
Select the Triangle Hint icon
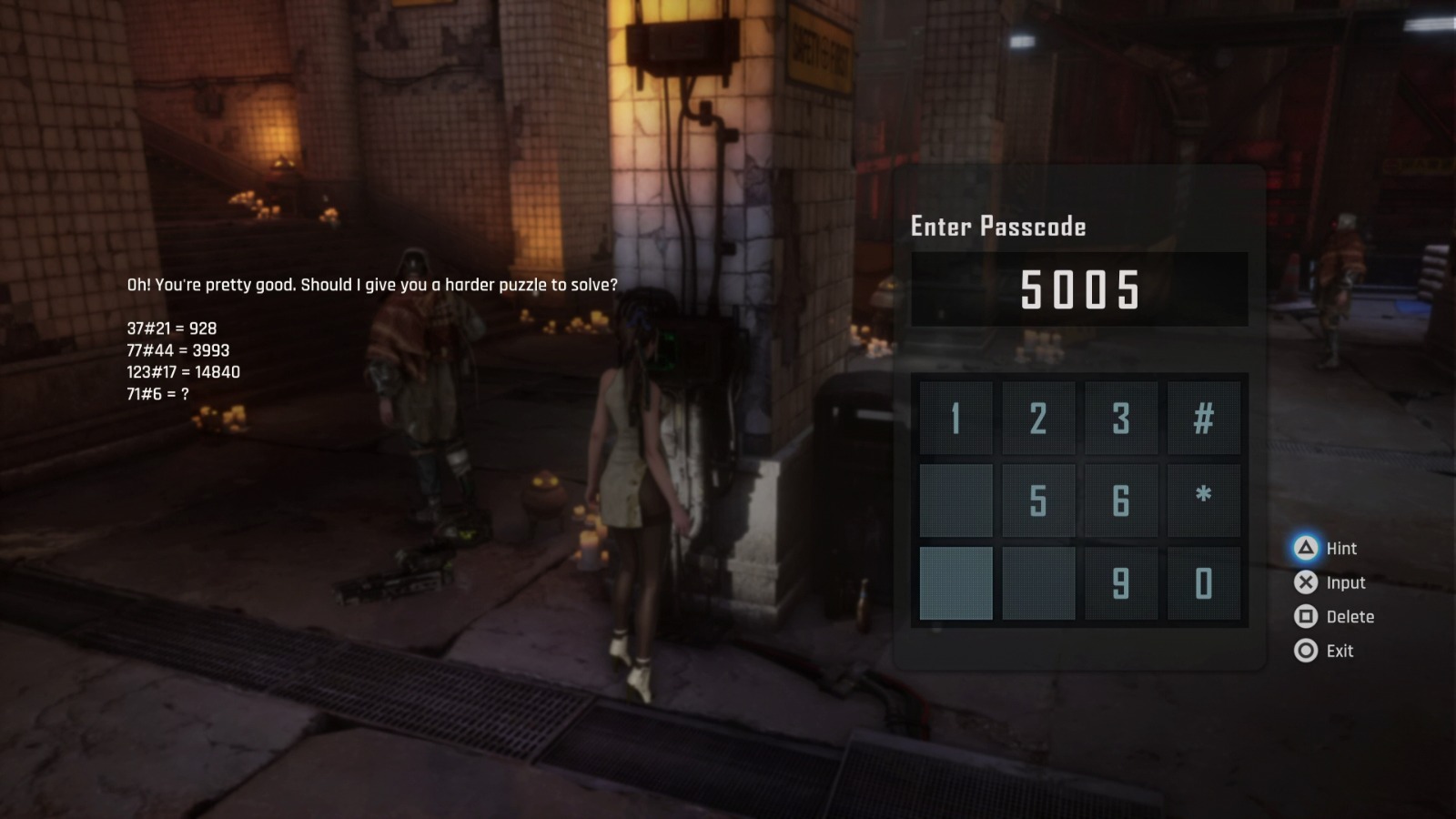1306,549
